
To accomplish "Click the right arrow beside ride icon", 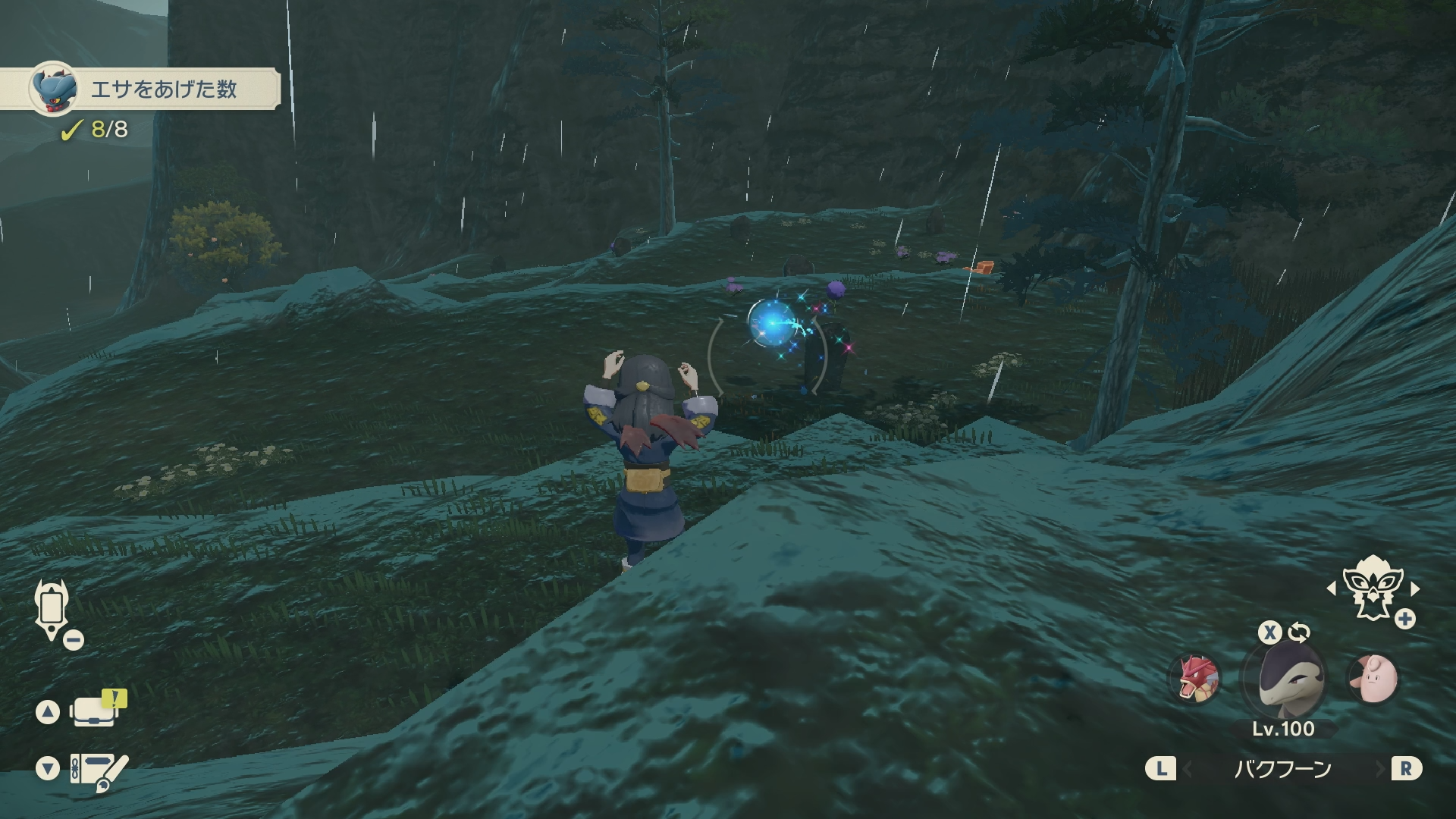I will pyautogui.click(x=1415, y=588).
